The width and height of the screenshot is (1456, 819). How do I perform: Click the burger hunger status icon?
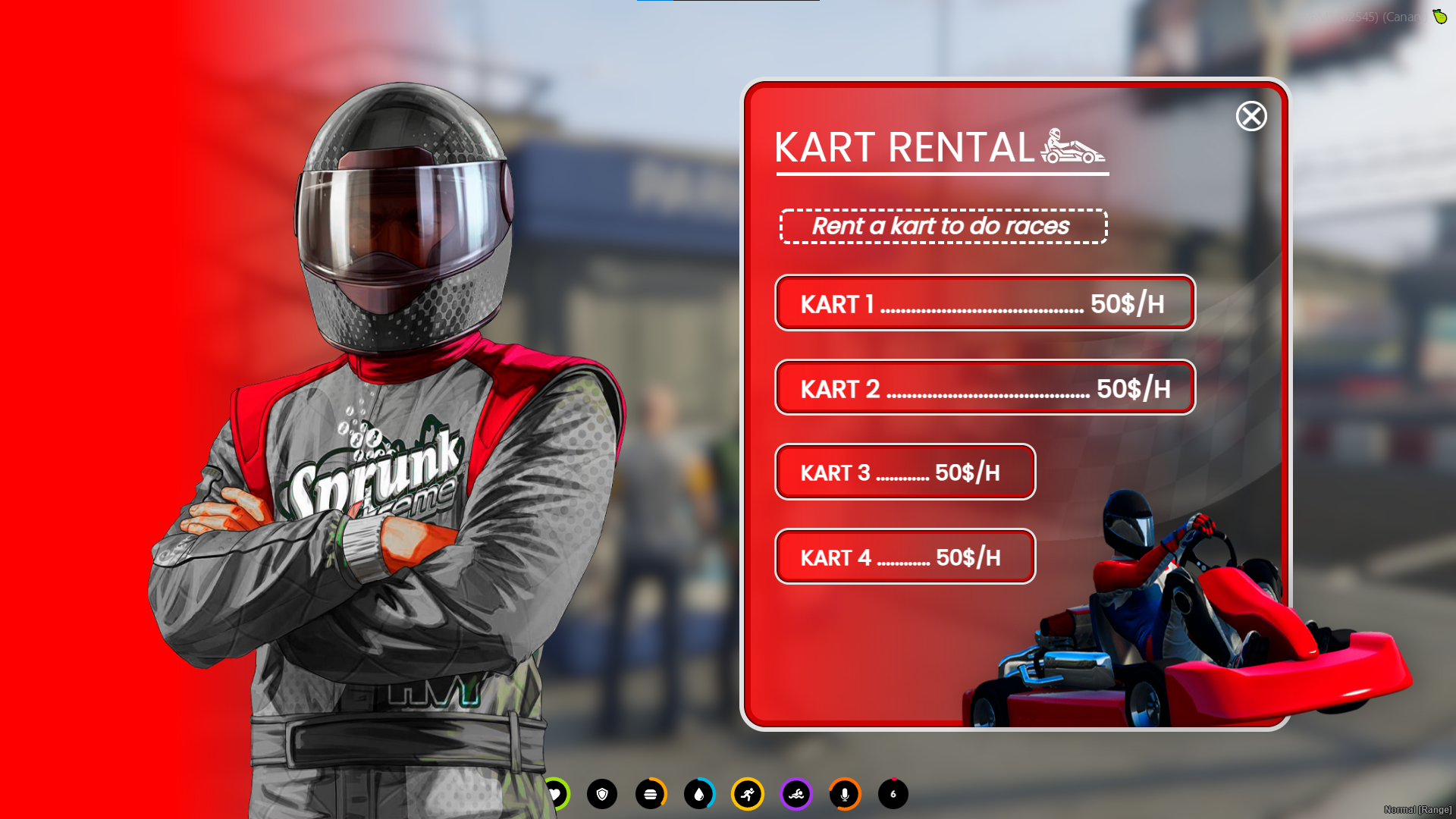651,795
